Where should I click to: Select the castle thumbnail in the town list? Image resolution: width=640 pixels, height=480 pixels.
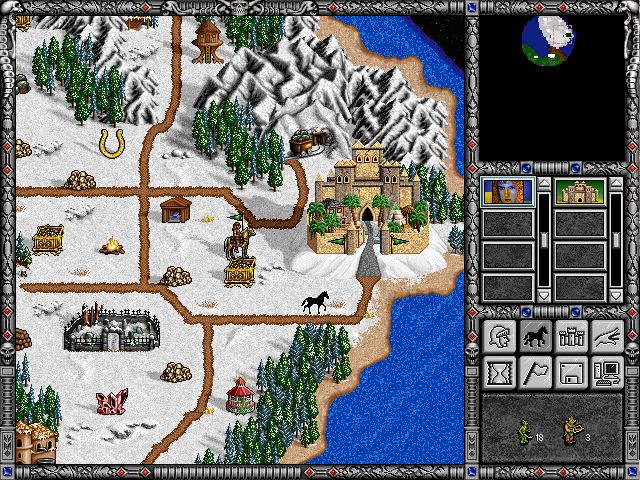pos(580,192)
